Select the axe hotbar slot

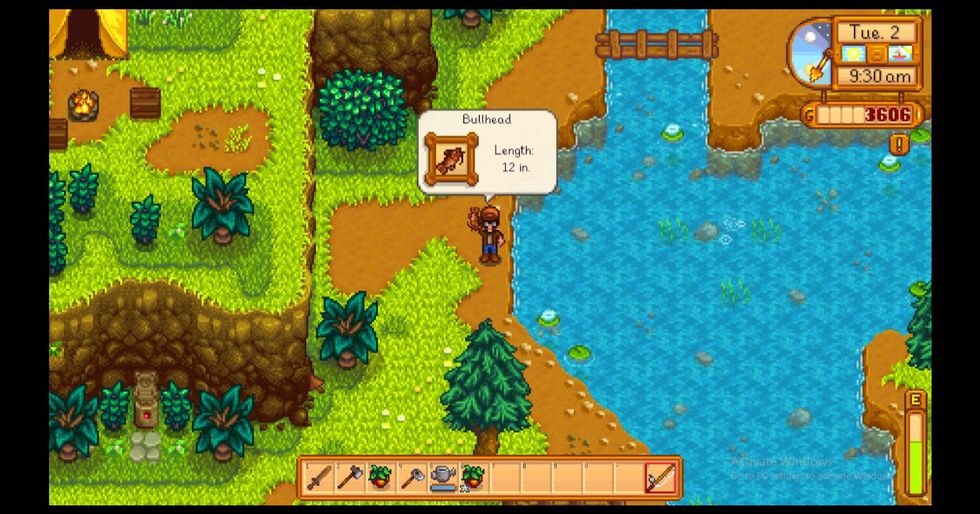coord(349,478)
